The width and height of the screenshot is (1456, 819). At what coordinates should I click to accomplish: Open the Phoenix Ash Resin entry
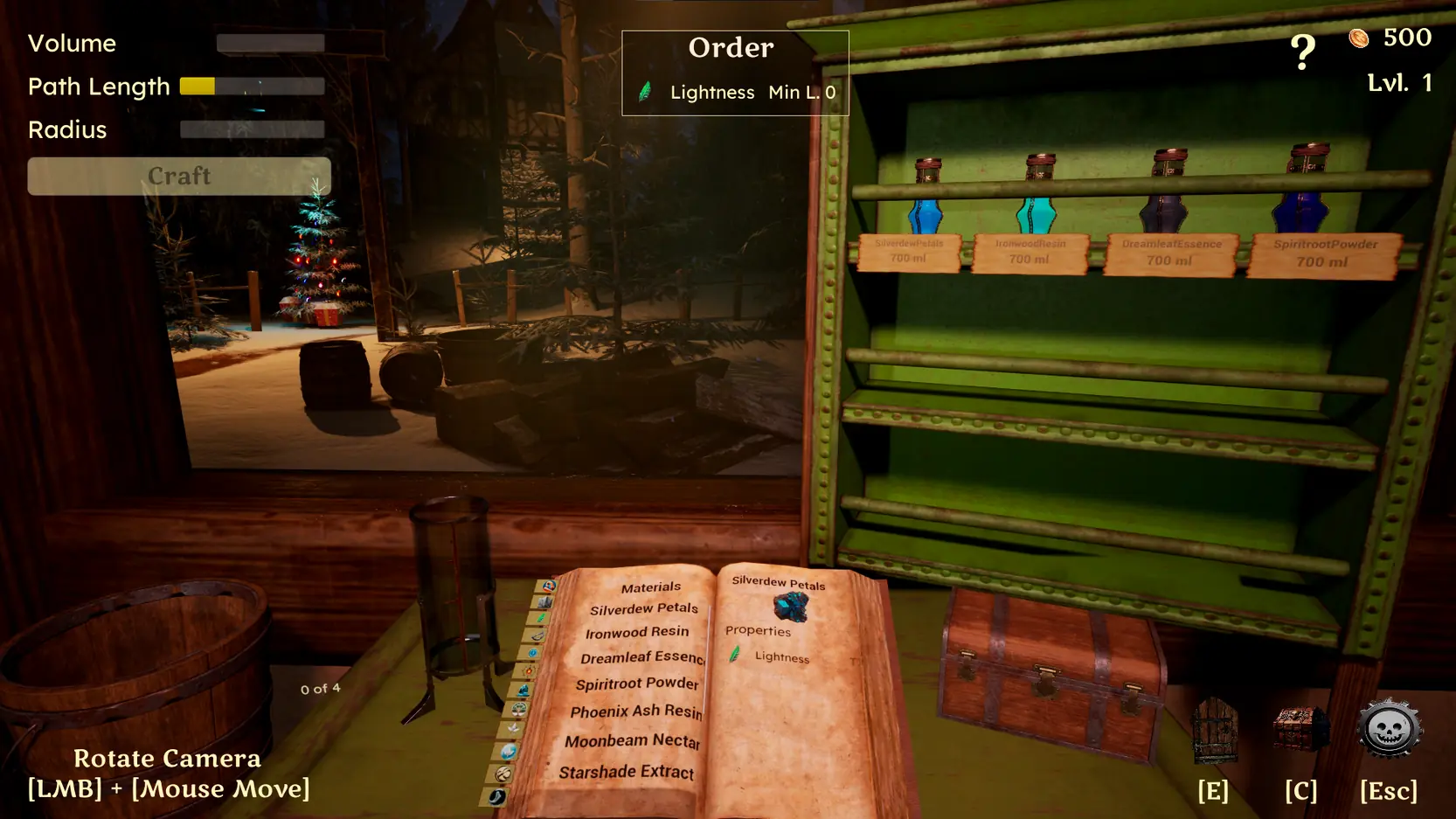point(635,711)
